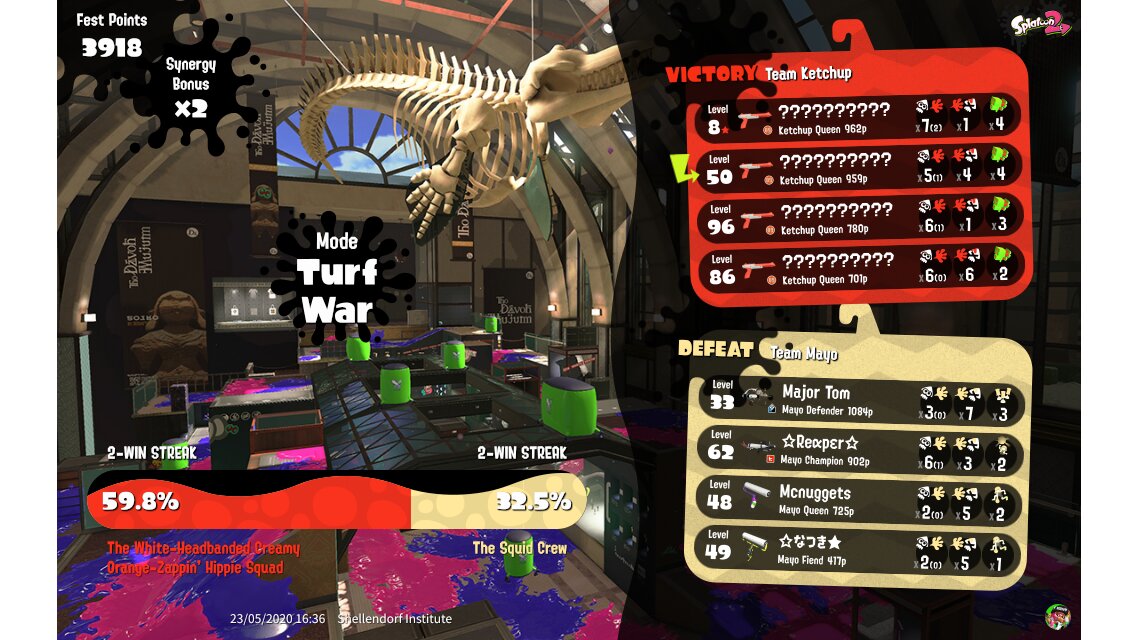The height and width of the screenshot is (640, 1138).
Task: Choose the Level 50 Ketchup Queen row
Action: click(x=861, y=168)
